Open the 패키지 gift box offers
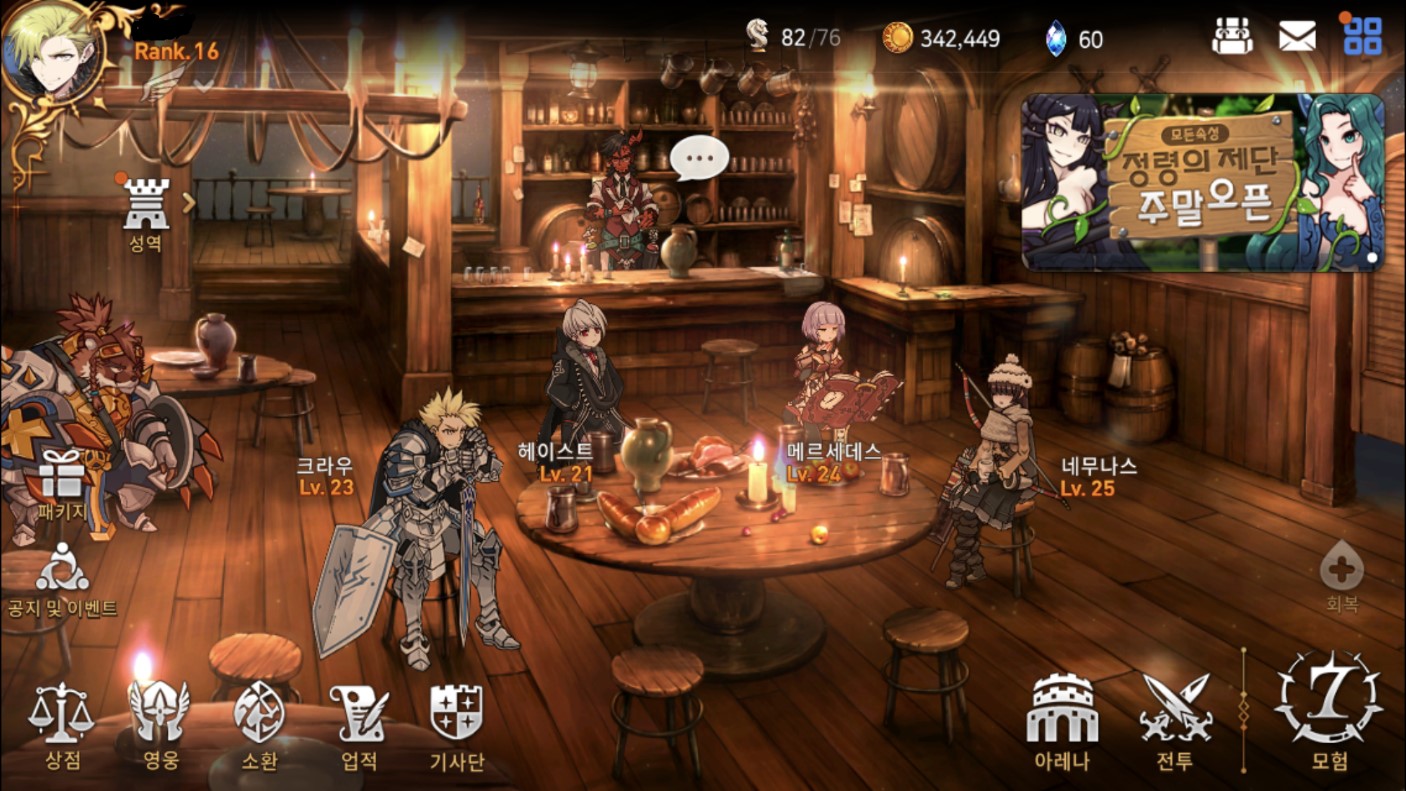Image resolution: width=1406 pixels, height=791 pixels. pos(62,482)
